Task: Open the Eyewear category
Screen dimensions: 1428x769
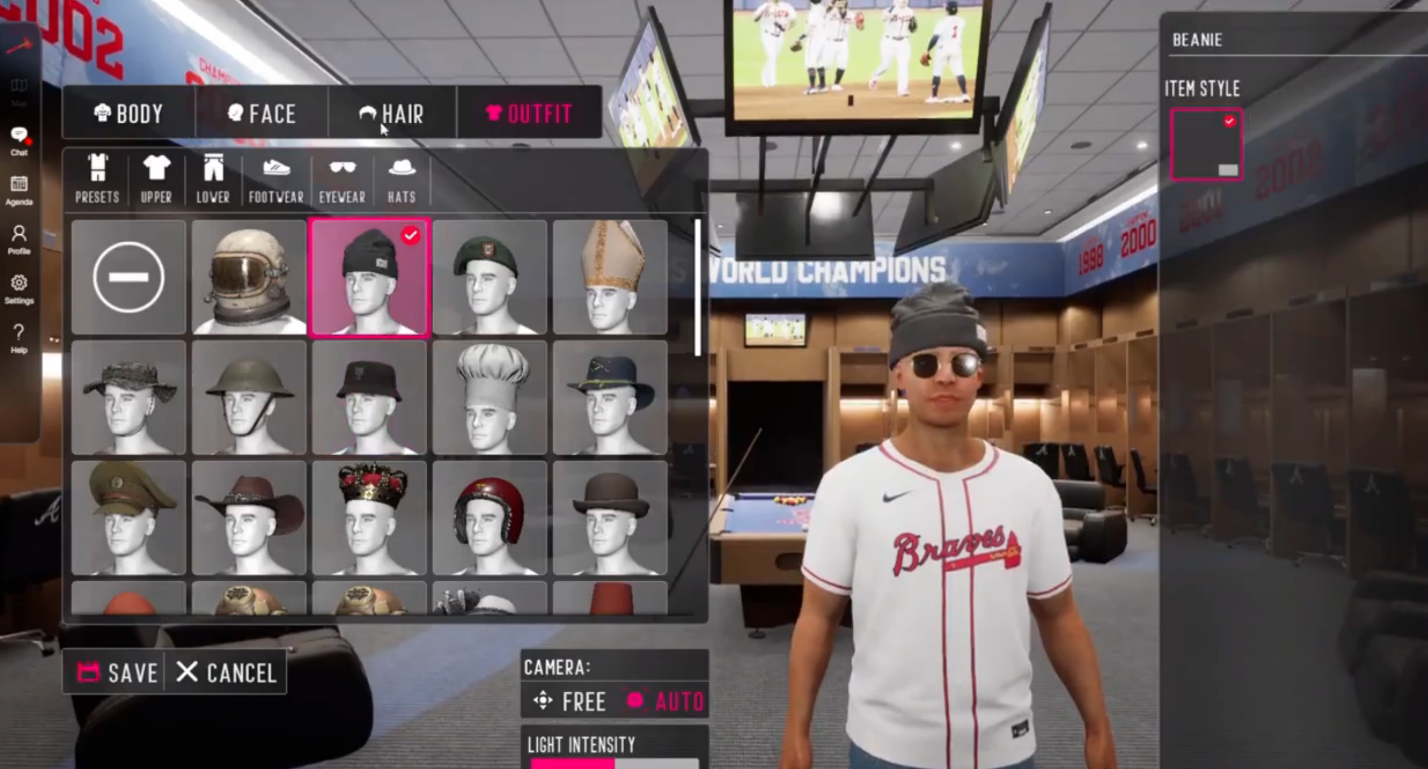Action: click(342, 179)
